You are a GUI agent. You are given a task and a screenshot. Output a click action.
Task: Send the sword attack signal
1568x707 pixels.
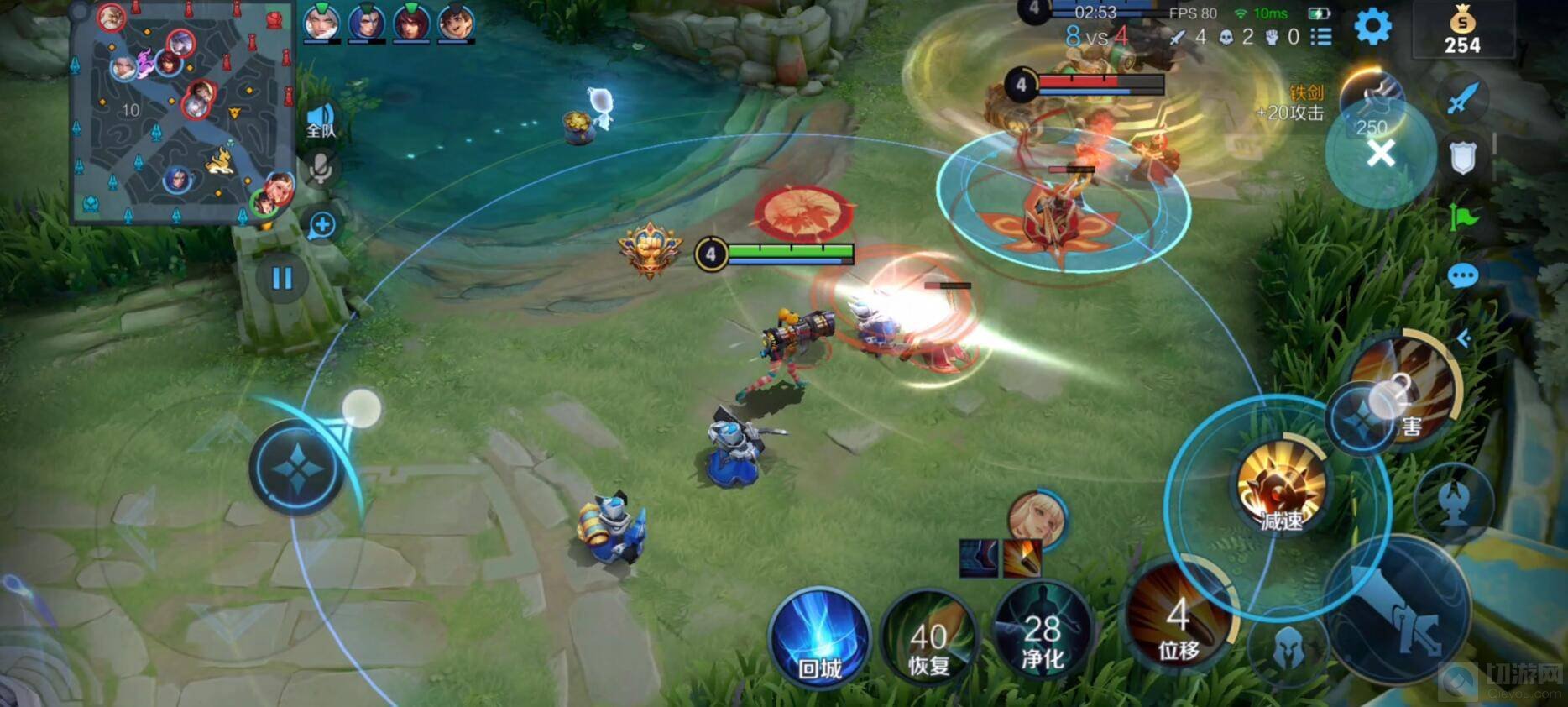[1462, 97]
